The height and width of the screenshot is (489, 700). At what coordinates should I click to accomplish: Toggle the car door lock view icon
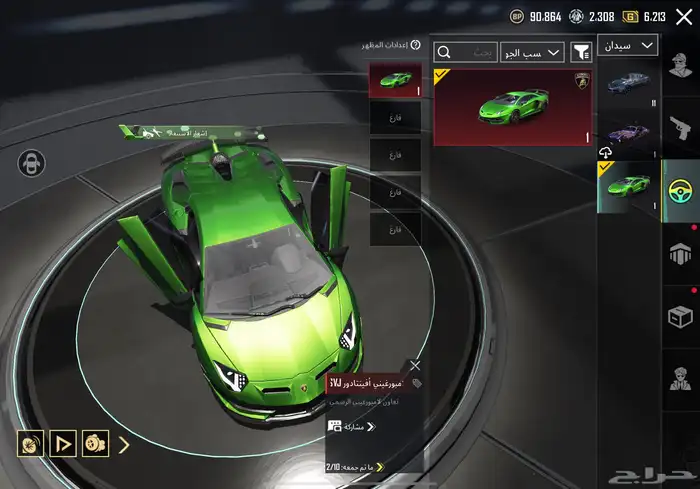[32, 163]
